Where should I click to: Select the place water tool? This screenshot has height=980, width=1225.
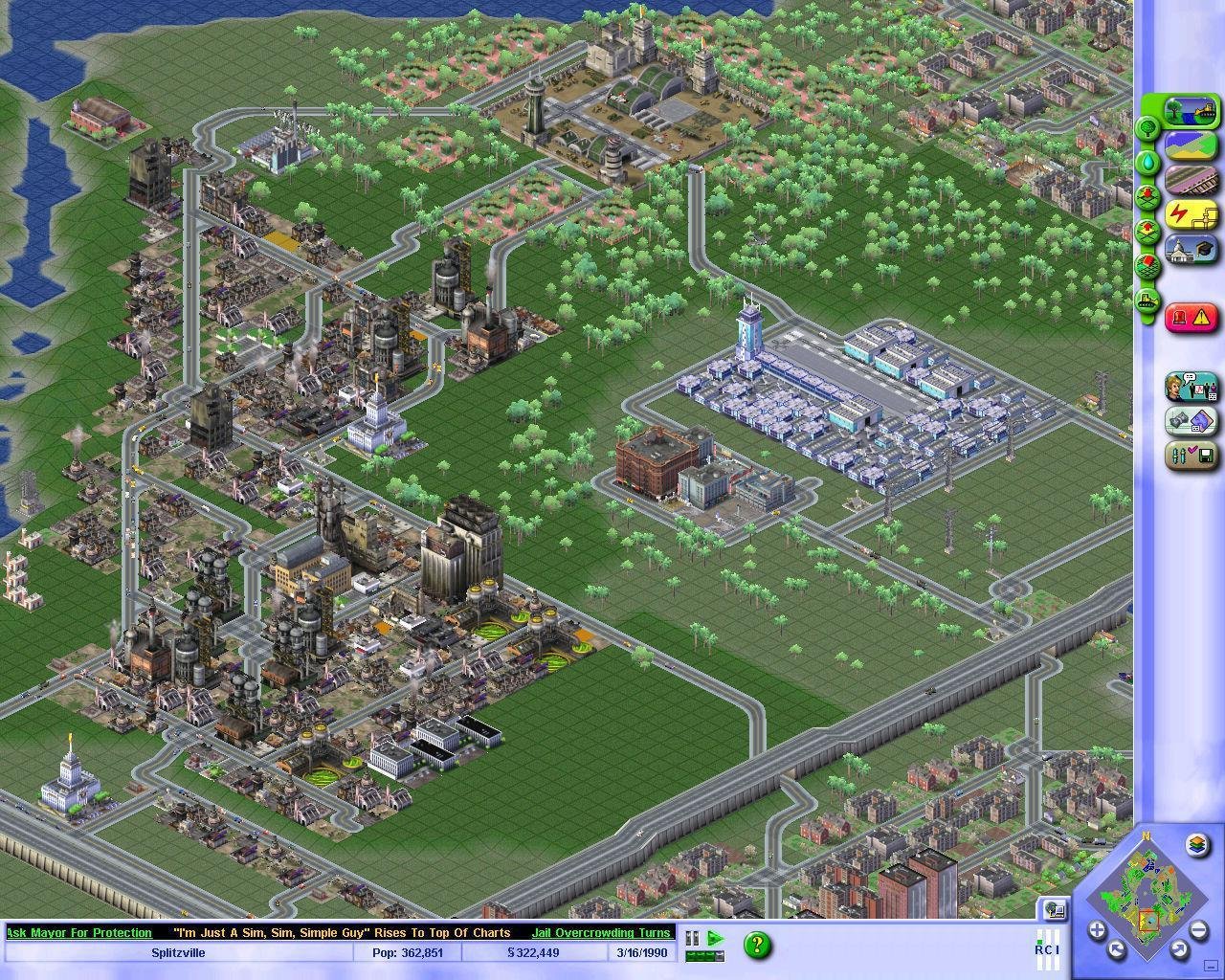coord(1147,160)
